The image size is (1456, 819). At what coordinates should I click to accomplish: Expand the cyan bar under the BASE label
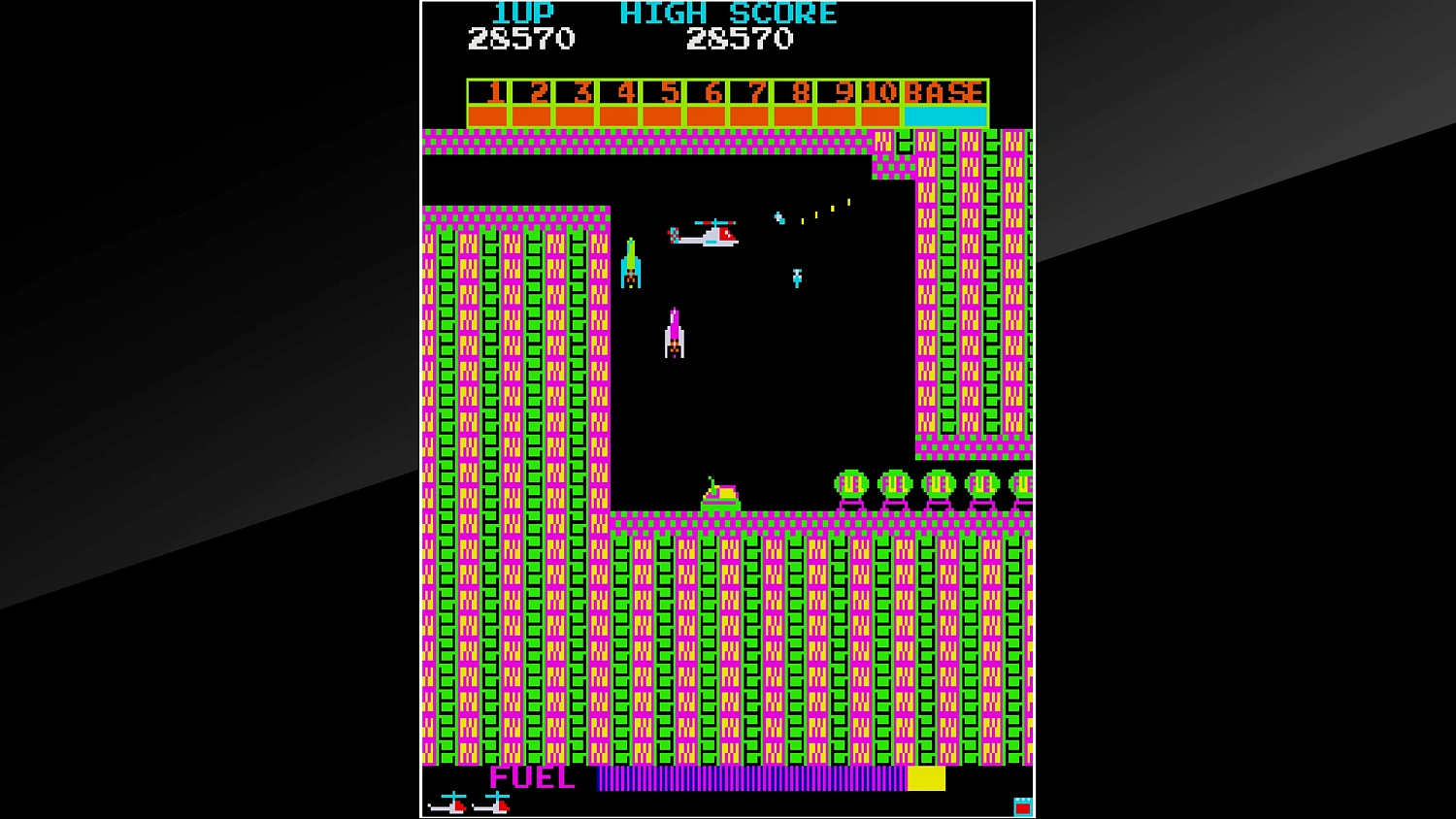click(x=943, y=115)
